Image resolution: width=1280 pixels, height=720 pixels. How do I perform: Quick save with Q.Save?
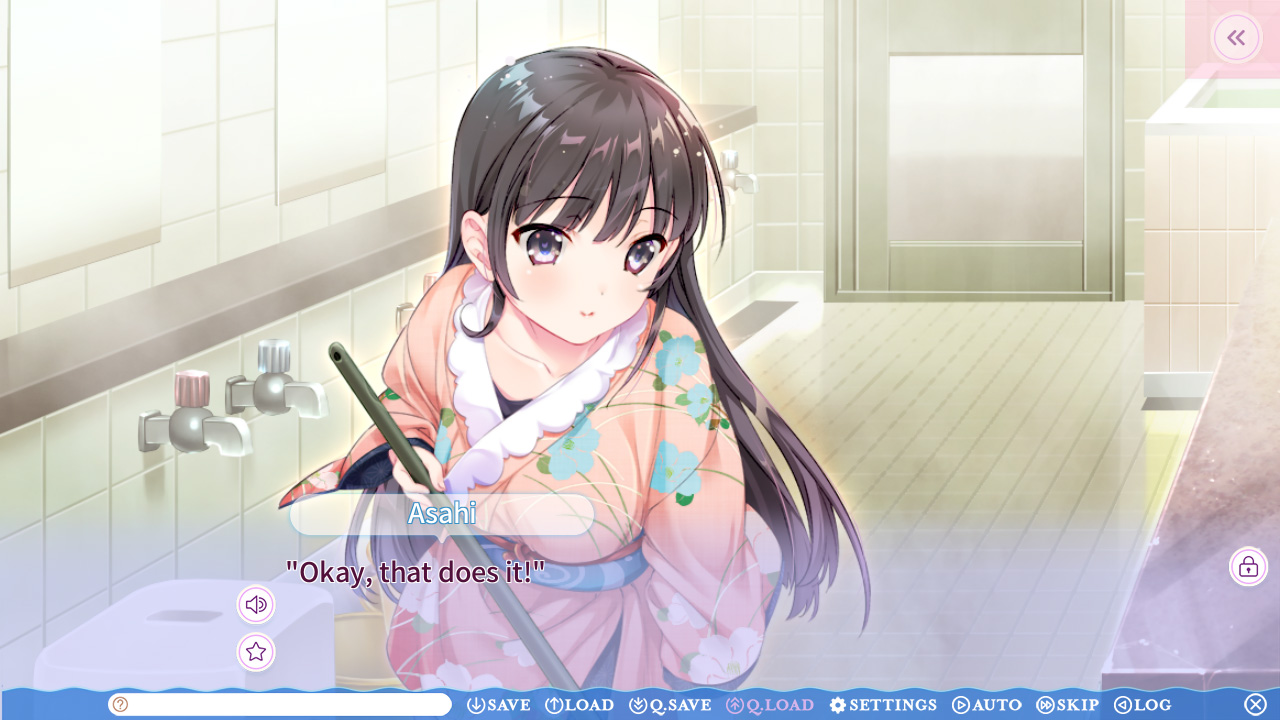click(x=670, y=705)
